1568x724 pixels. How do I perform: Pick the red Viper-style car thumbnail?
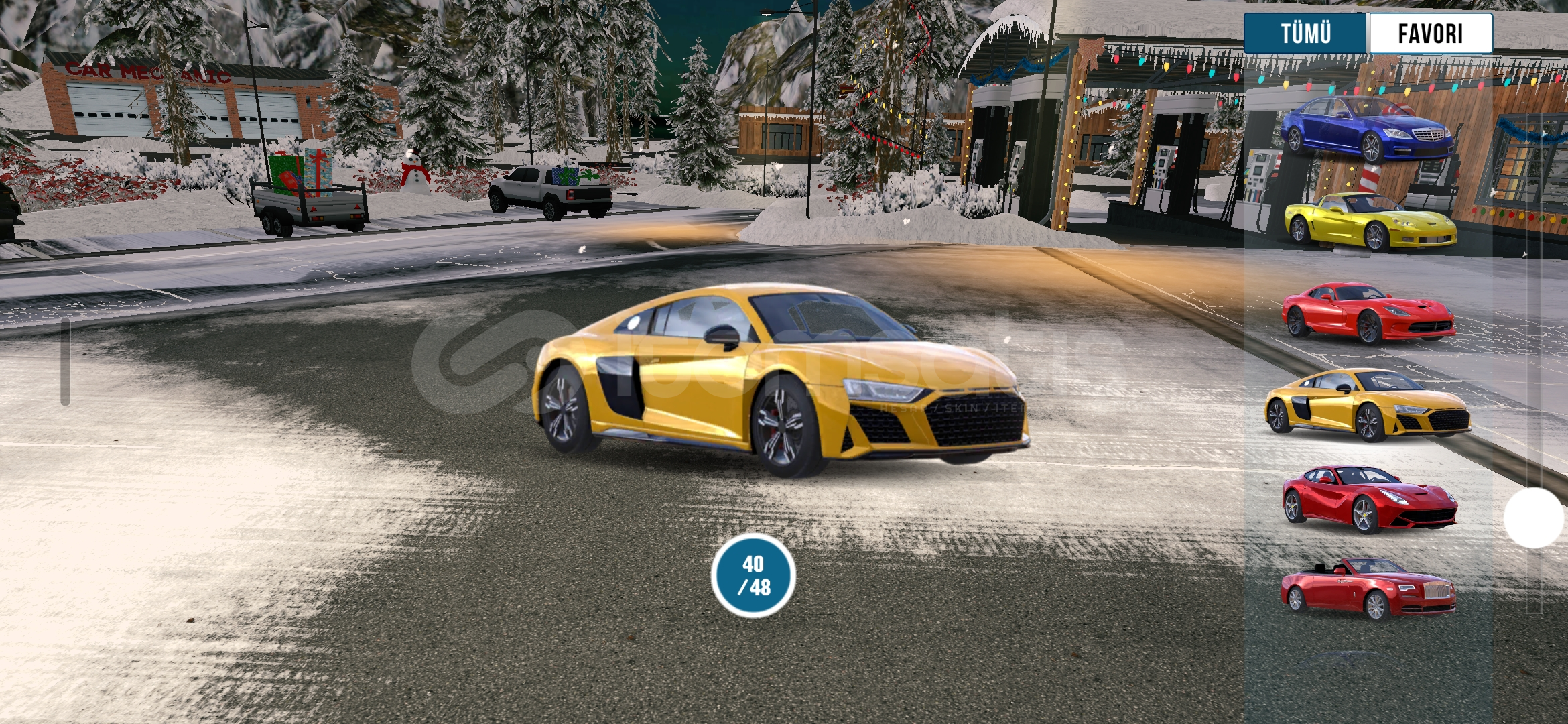(1368, 312)
